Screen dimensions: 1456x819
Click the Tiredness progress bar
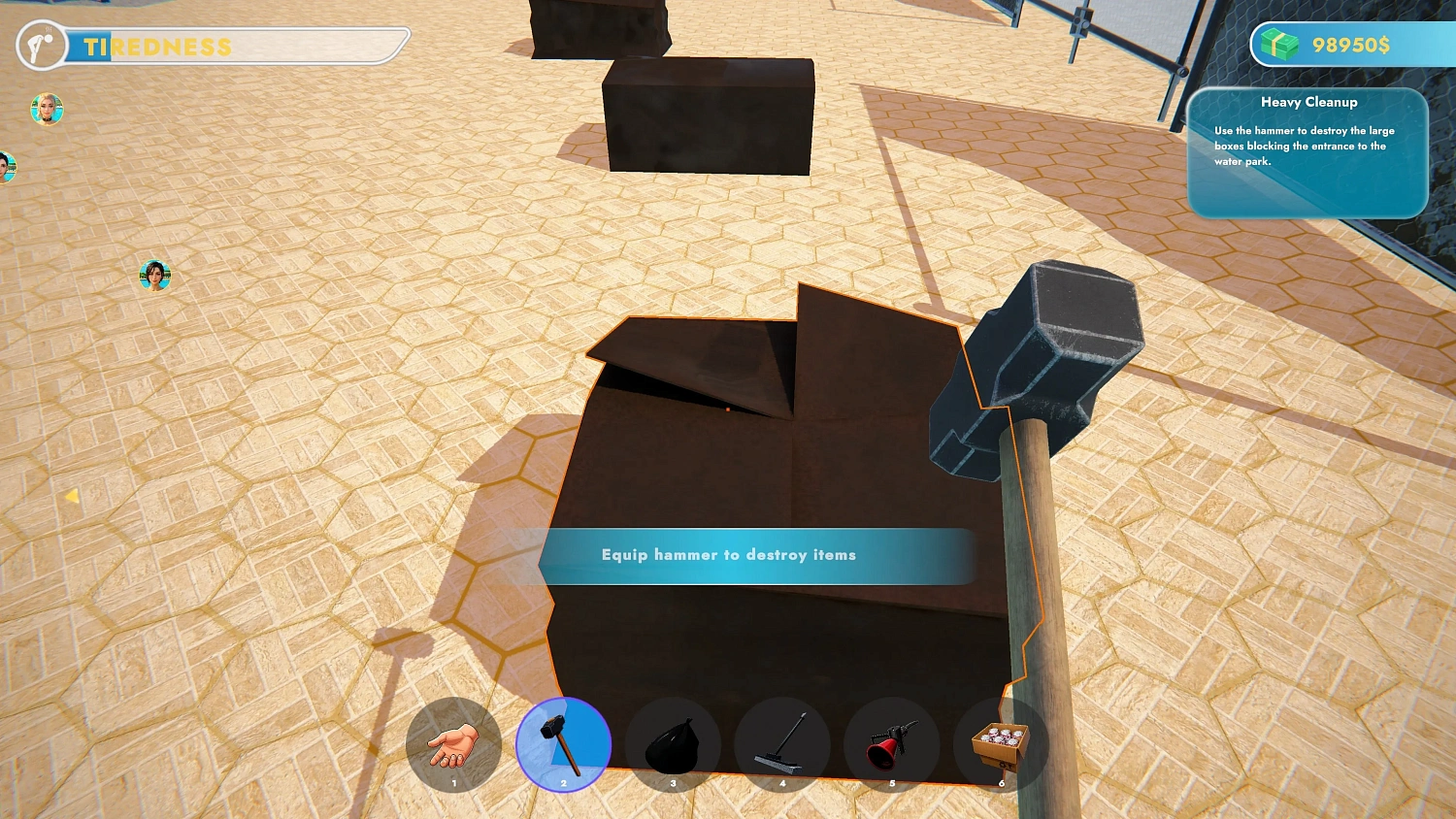click(233, 48)
